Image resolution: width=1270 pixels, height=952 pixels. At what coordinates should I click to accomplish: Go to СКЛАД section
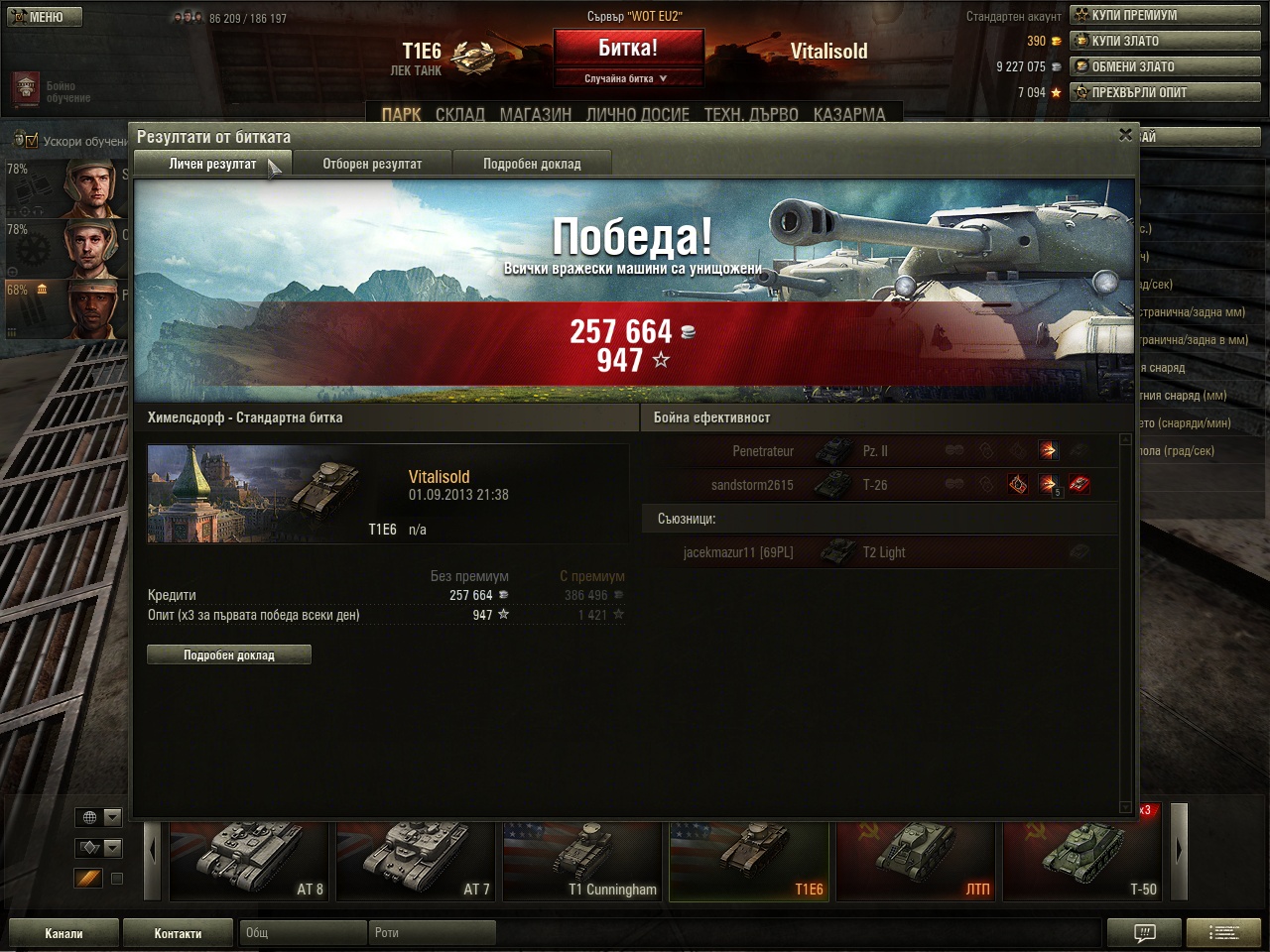coord(460,115)
